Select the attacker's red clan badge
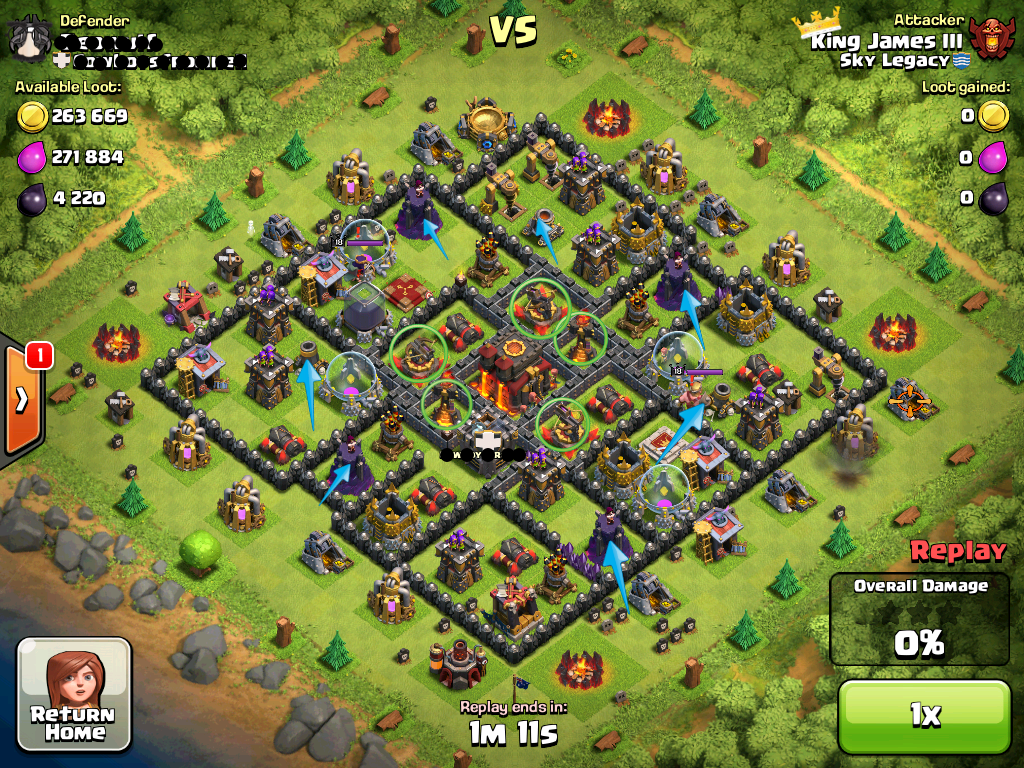This screenshot has height=768, width=1024. (991, 40)
